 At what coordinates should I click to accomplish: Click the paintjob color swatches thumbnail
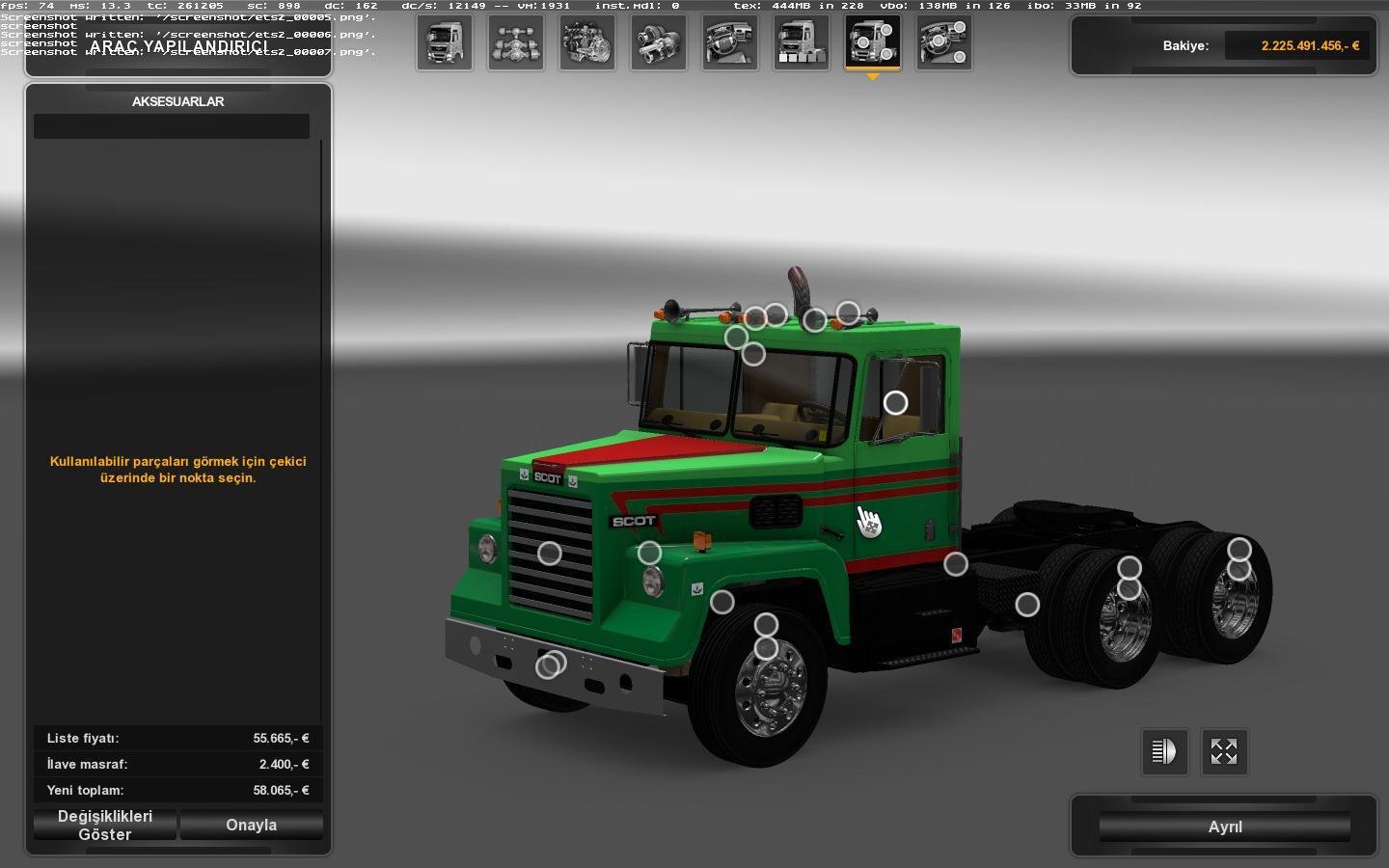(x=802, y=42)
